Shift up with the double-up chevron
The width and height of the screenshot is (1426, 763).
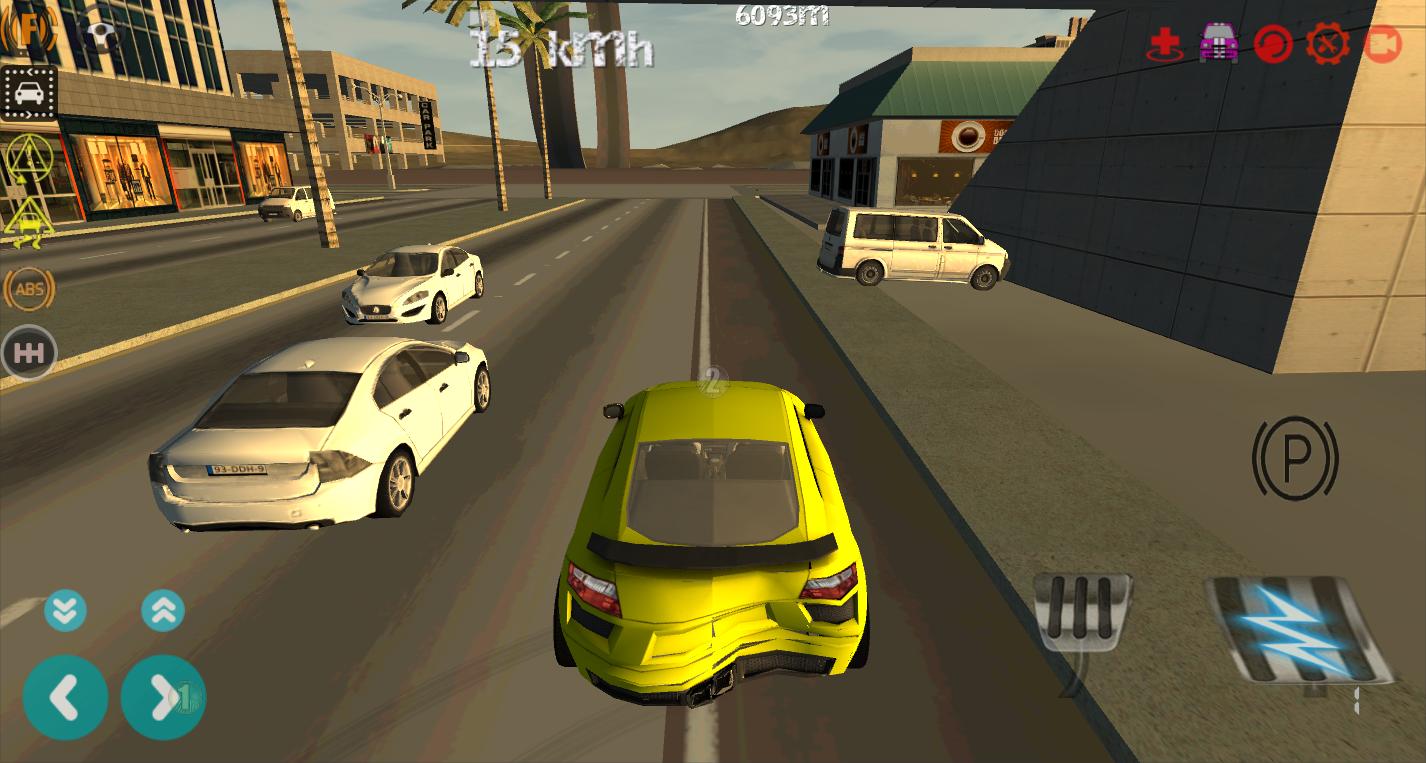click(x=162, y=610)
